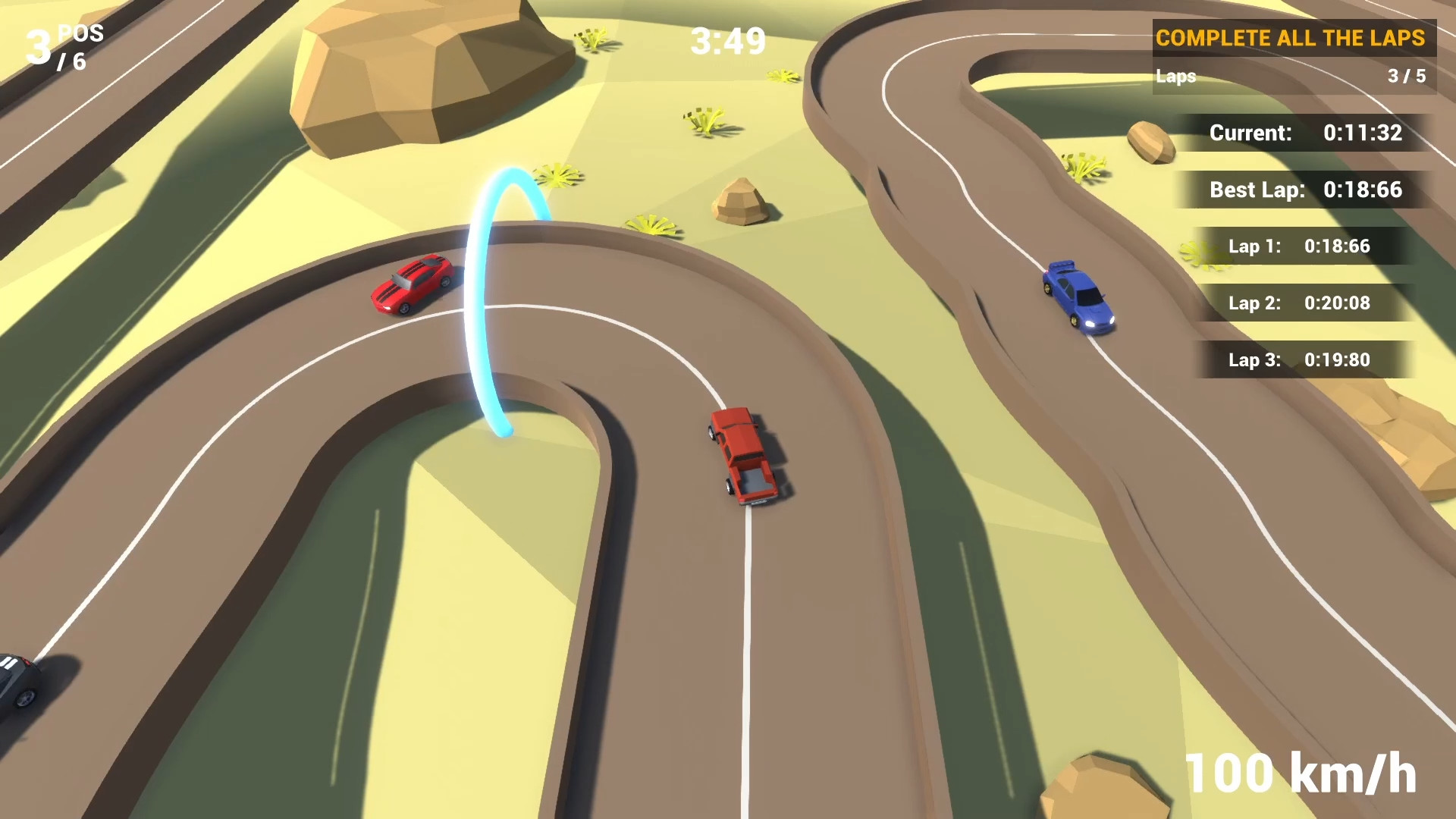The width and height of the screenshot is (1456, 819).
Task: Toggle the Laps counter showing 3/5
Action: [x=1293, y=76]
